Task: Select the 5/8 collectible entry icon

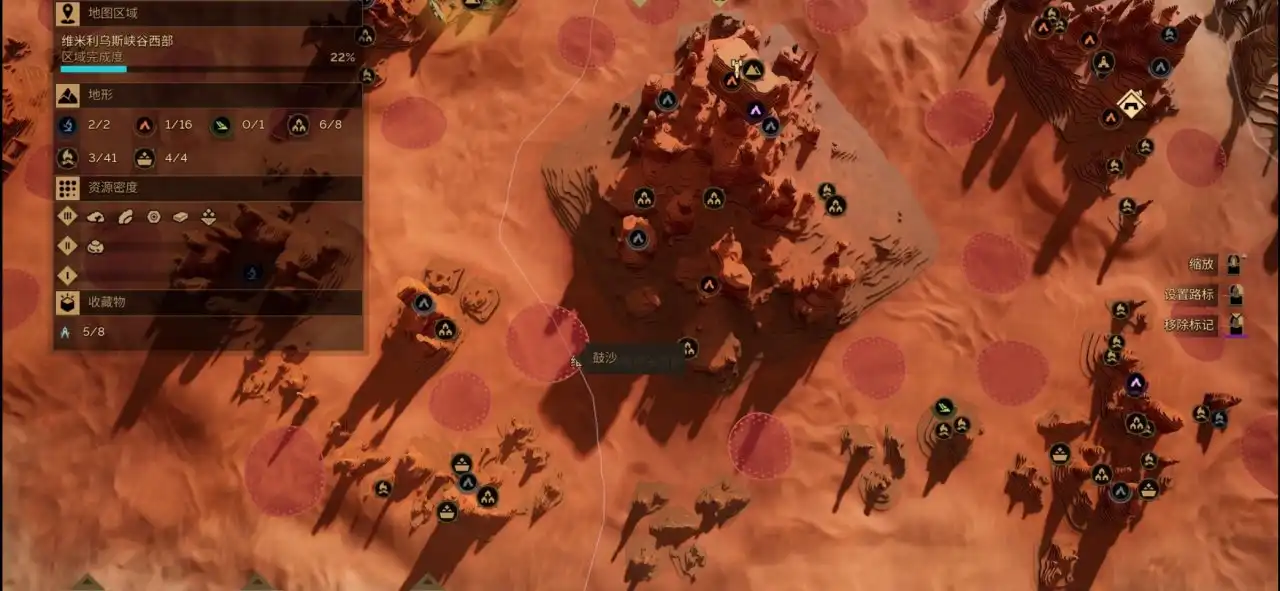Action: tap(66, 332)
